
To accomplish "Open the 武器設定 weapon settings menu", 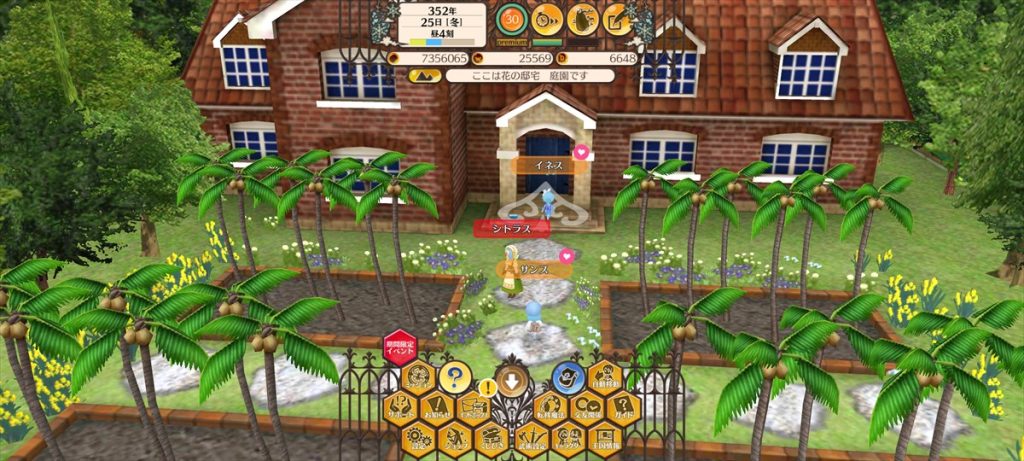I will 530,437.
